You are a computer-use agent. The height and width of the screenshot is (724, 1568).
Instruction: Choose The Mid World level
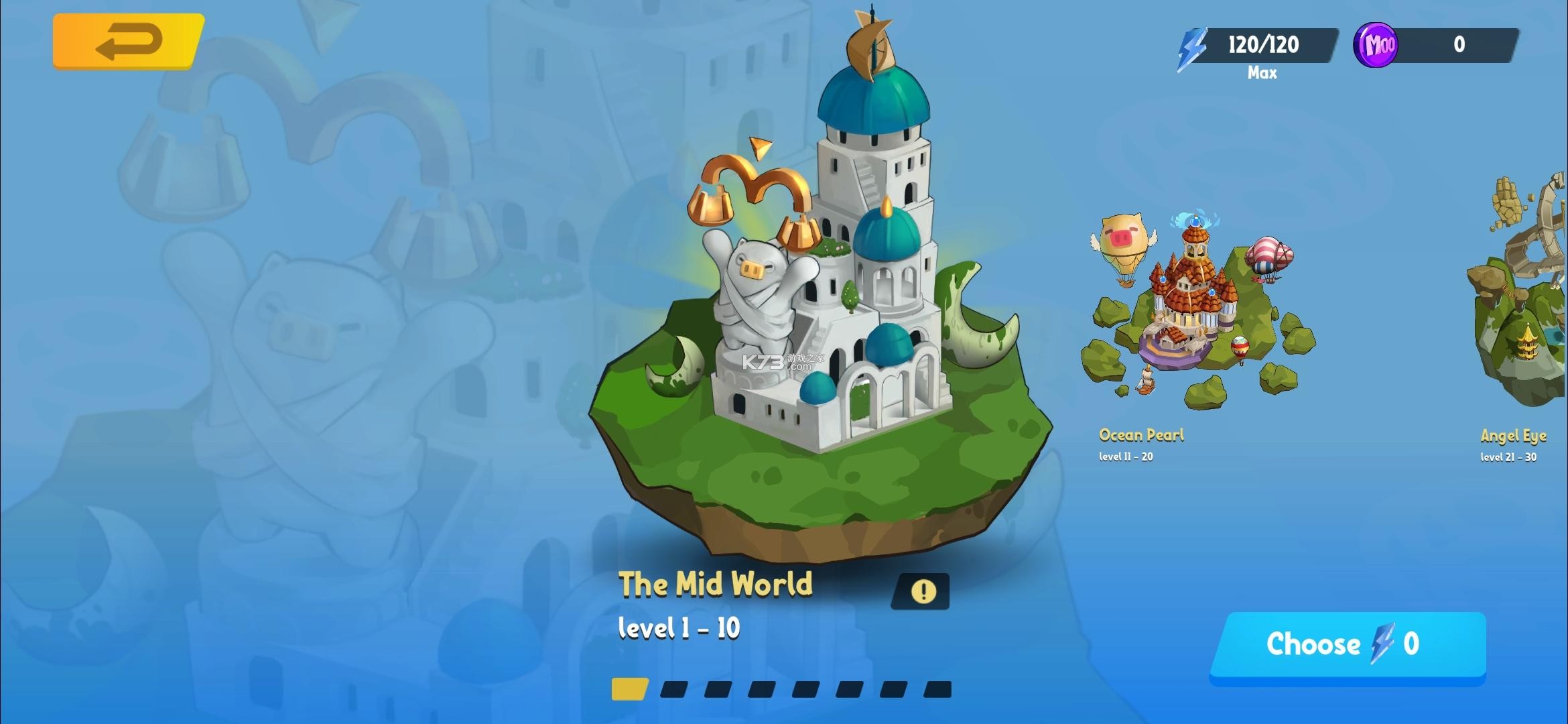tap(1347, 646)
